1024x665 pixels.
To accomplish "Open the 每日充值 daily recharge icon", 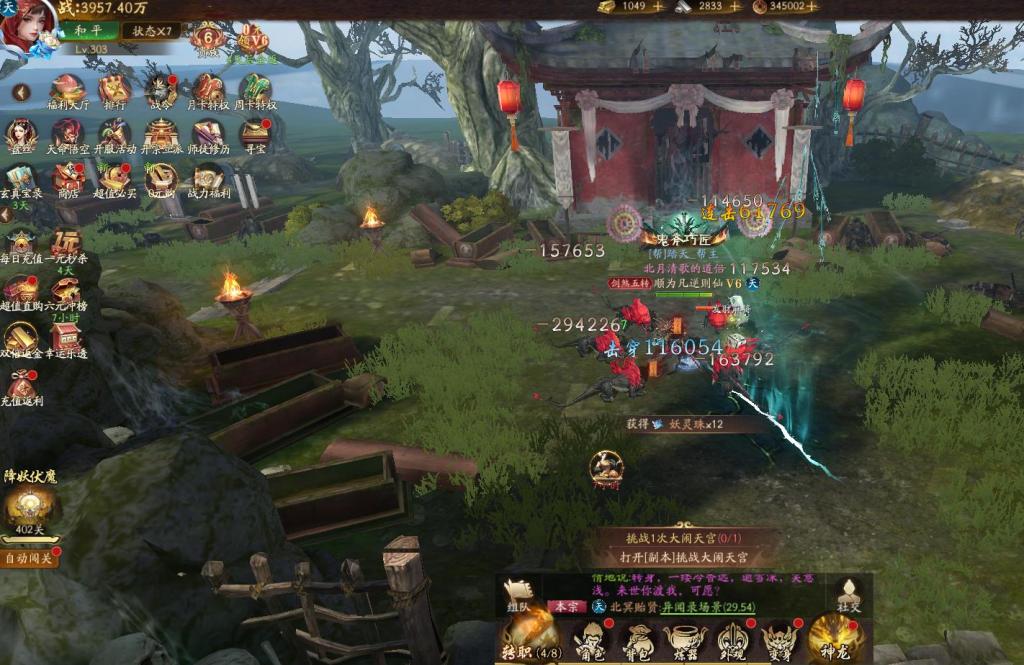I will [x=21, y=243].
